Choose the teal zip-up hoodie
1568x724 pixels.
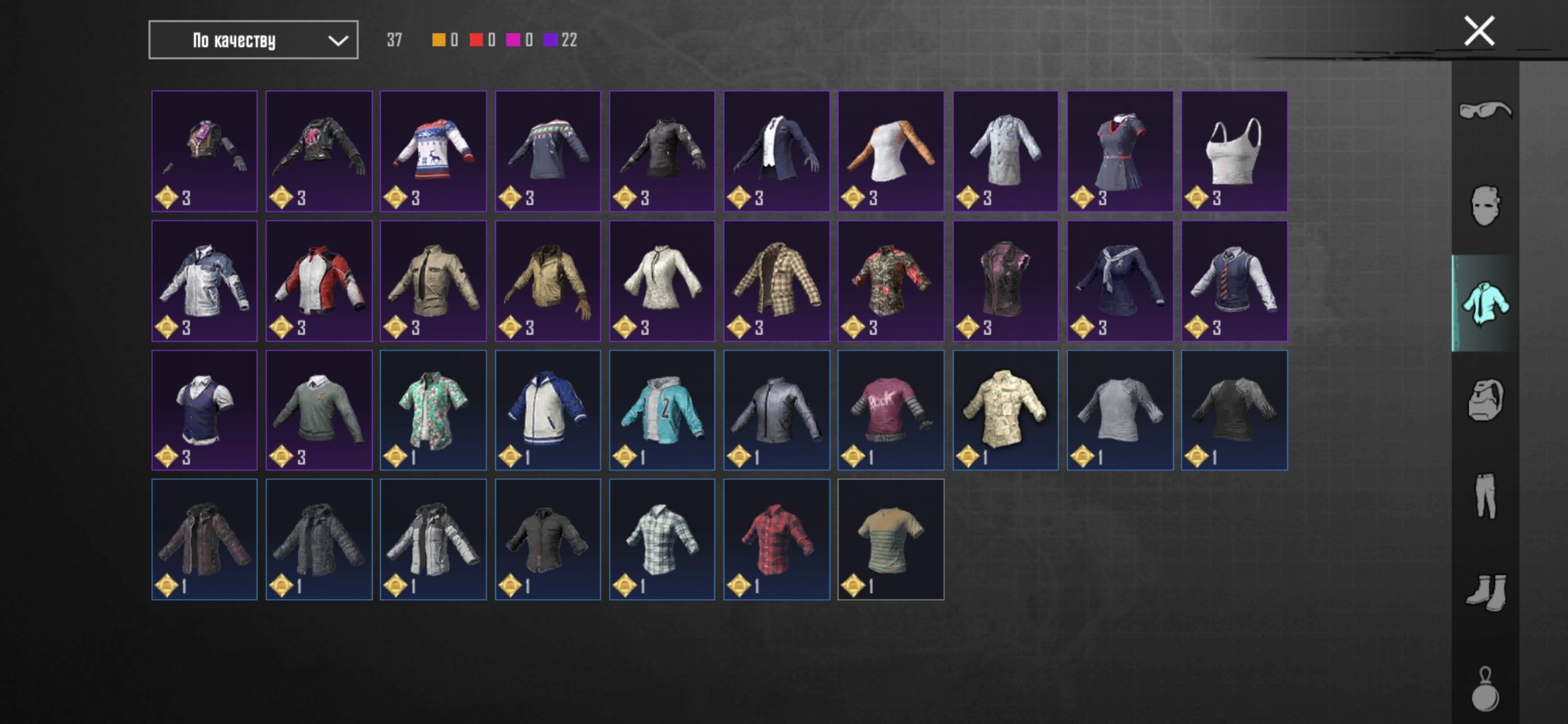pos(662,410)
